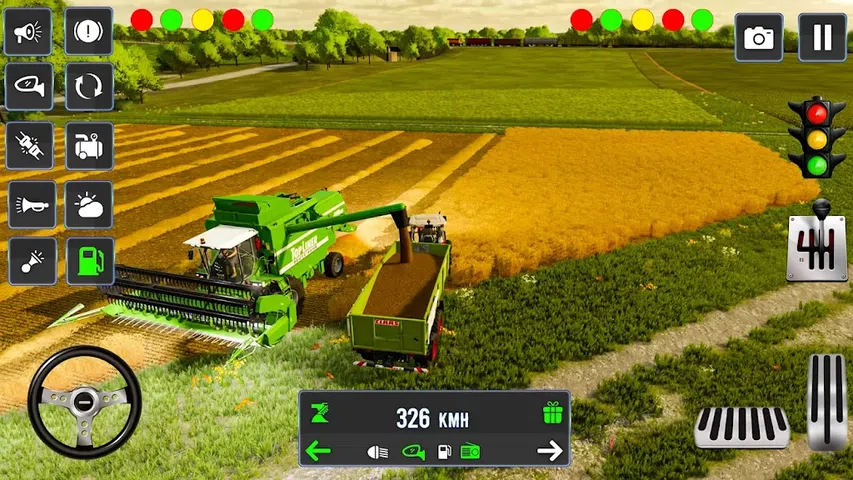Step on the tall accelerator pedal
The width and height of the screenshot is (853, 480).
pos(827,400)
